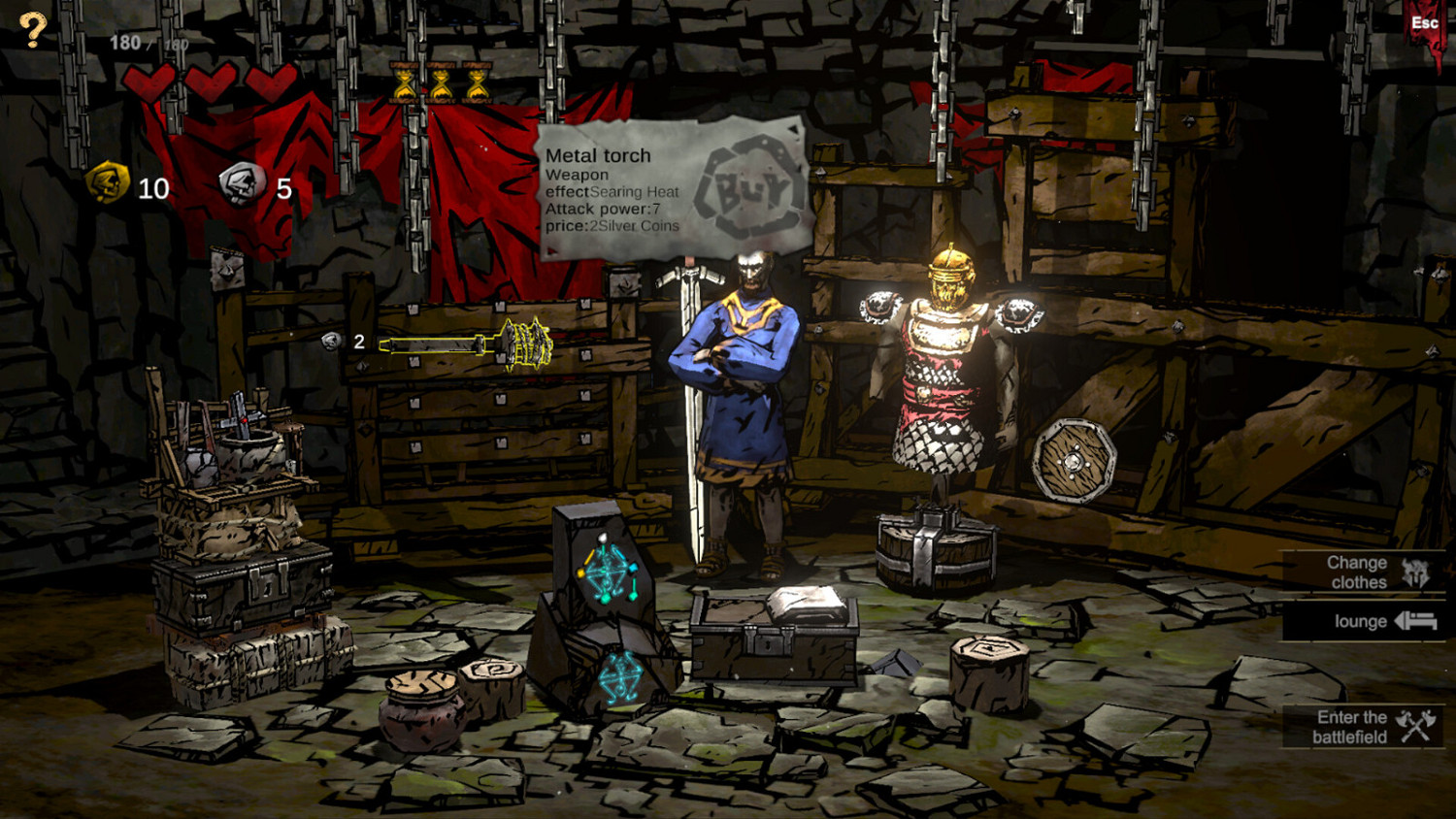Select the first red heart icon
The height and width of the screenshot is (819, 1456).
click(x=150, y=82)
